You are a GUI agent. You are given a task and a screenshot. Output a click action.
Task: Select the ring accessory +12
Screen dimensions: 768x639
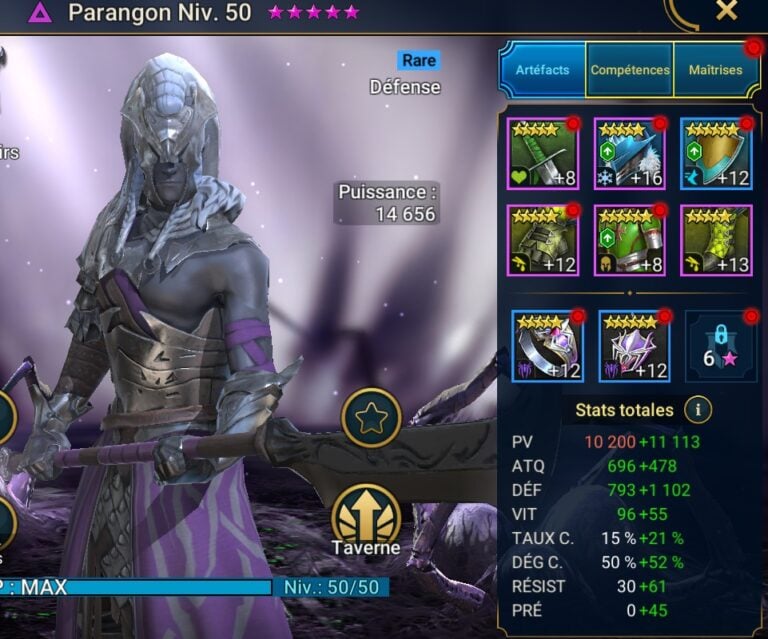pos(548,346)
